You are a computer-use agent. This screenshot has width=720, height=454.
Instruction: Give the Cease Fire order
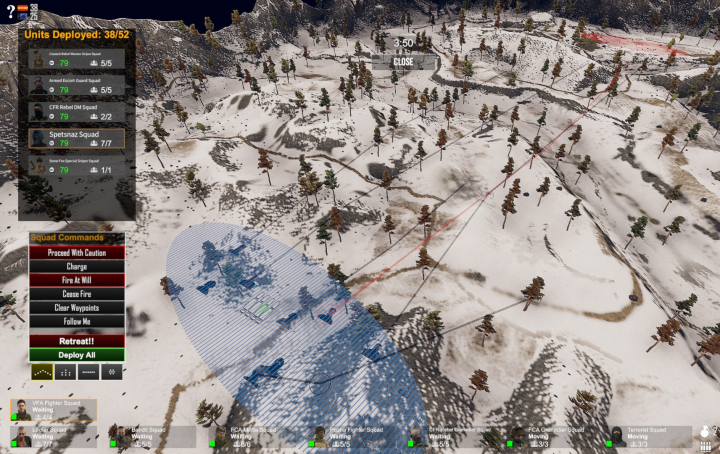point(76,295)
